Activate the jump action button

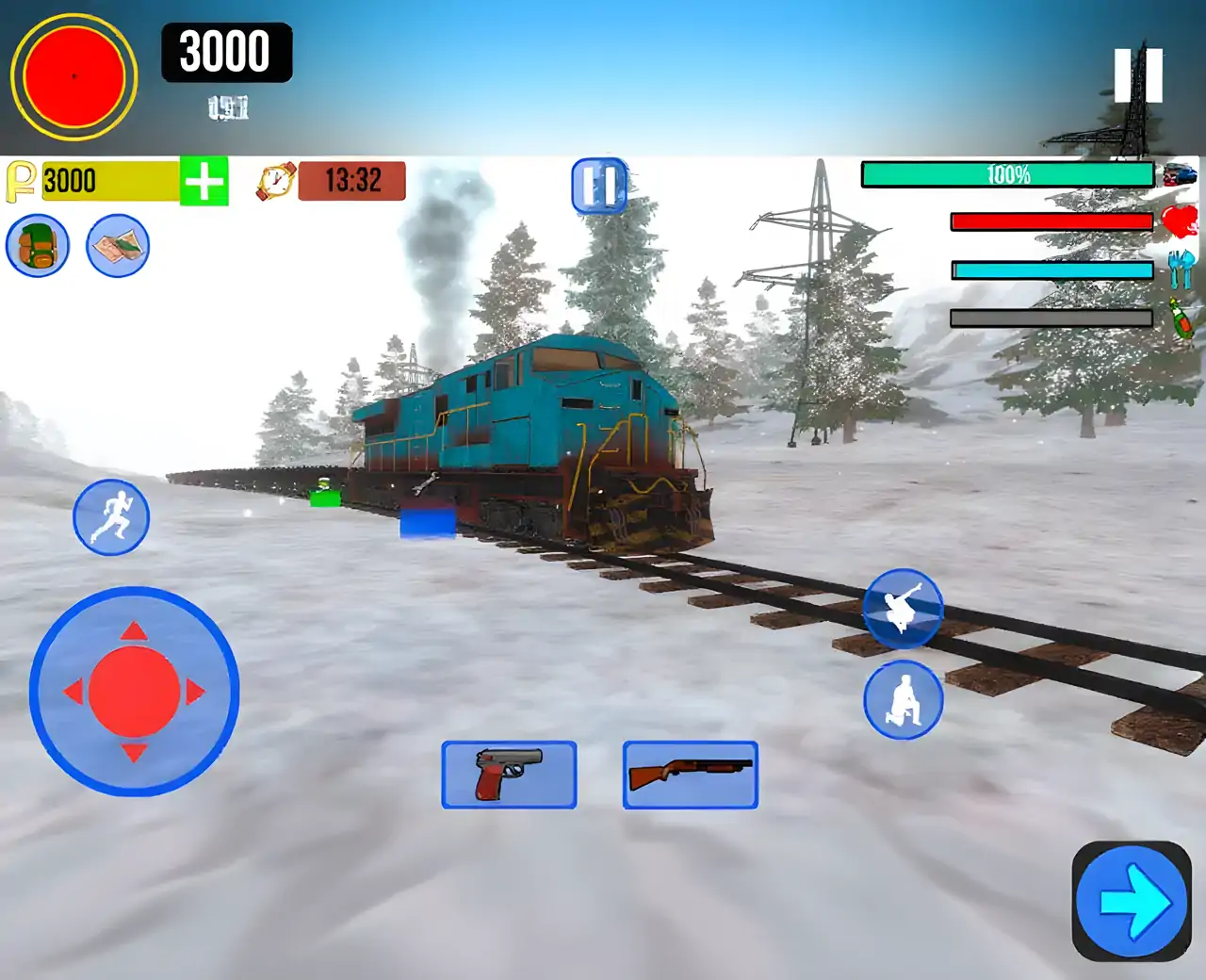[903, 609]
